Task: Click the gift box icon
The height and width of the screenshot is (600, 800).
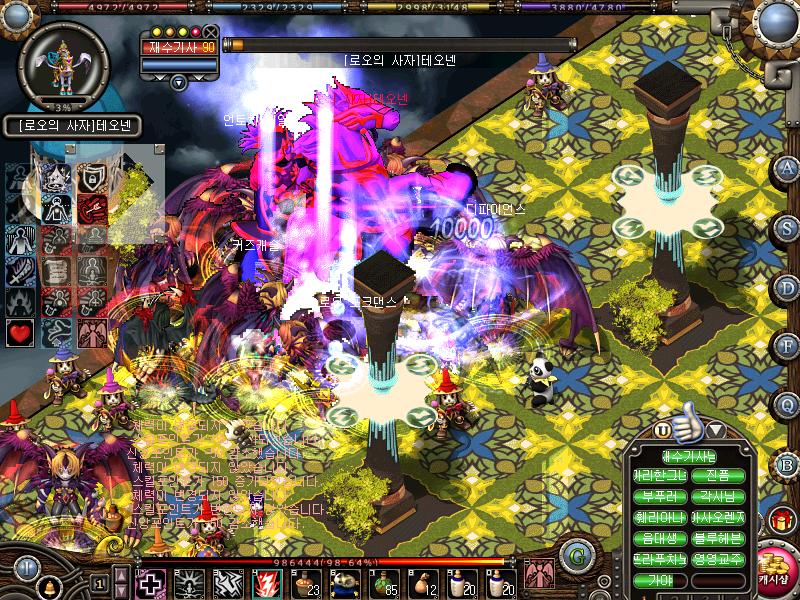Action: [779, 520]
